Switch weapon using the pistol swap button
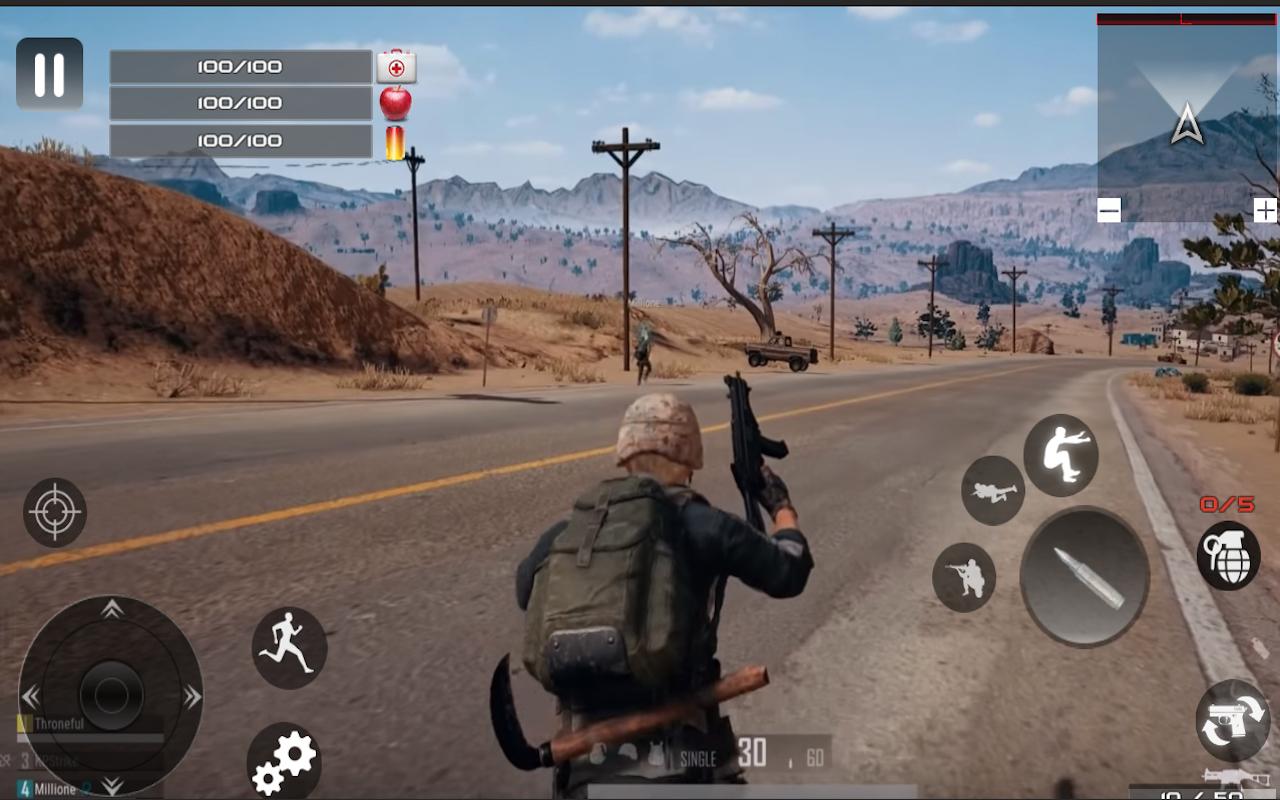The width and height of the screenshot is (1280, 800). tap(1232, 720)
